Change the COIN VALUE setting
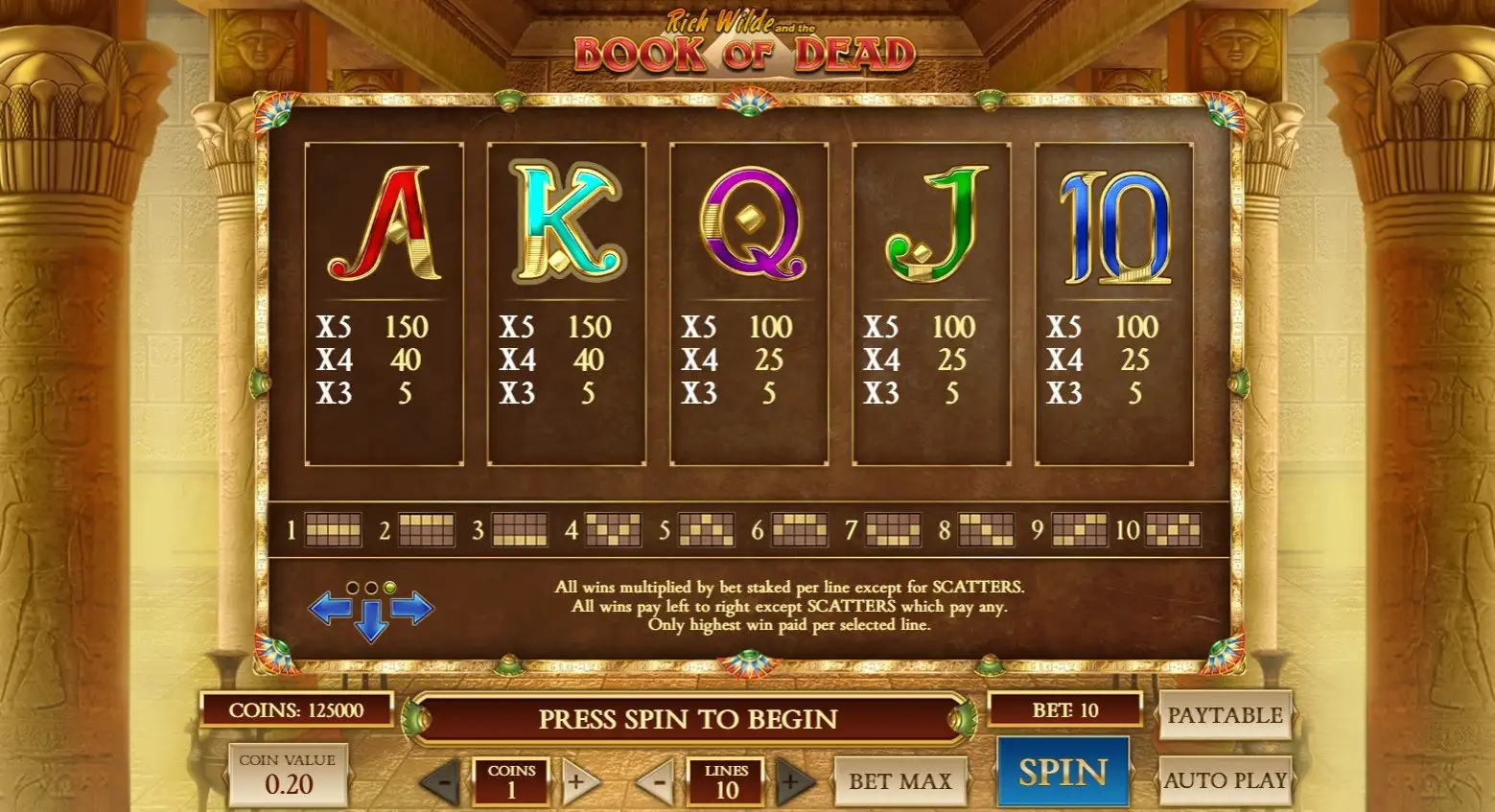Viewport: 1495px width, 812px height. 288,775
